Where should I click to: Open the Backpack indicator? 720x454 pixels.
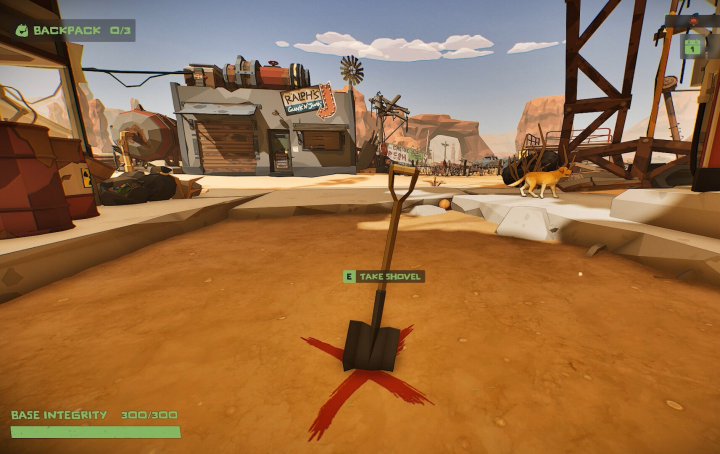[x=73, y=30]
